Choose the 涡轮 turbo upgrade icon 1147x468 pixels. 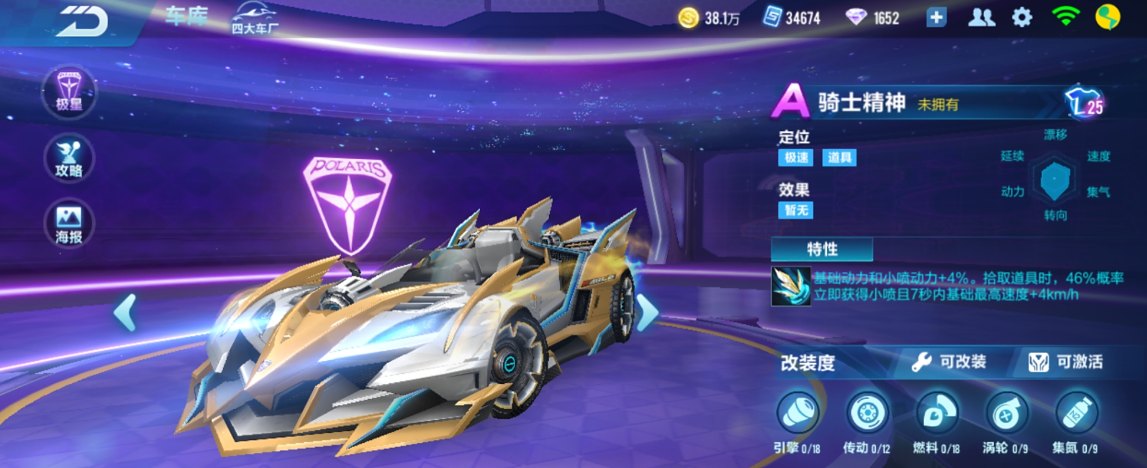[x=1007, y=413]
